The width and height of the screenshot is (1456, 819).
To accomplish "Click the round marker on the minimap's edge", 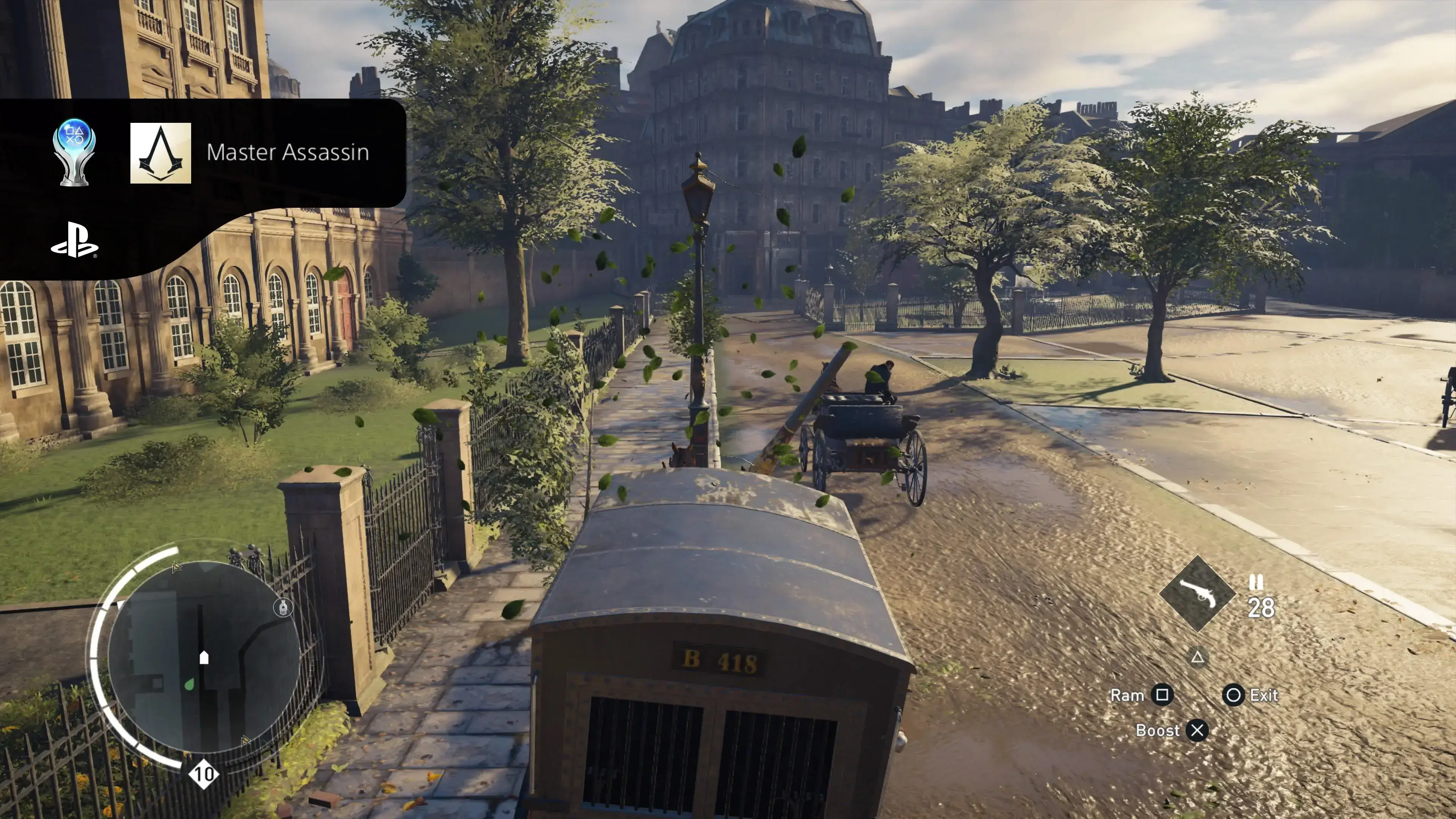I will pos(282,607).
